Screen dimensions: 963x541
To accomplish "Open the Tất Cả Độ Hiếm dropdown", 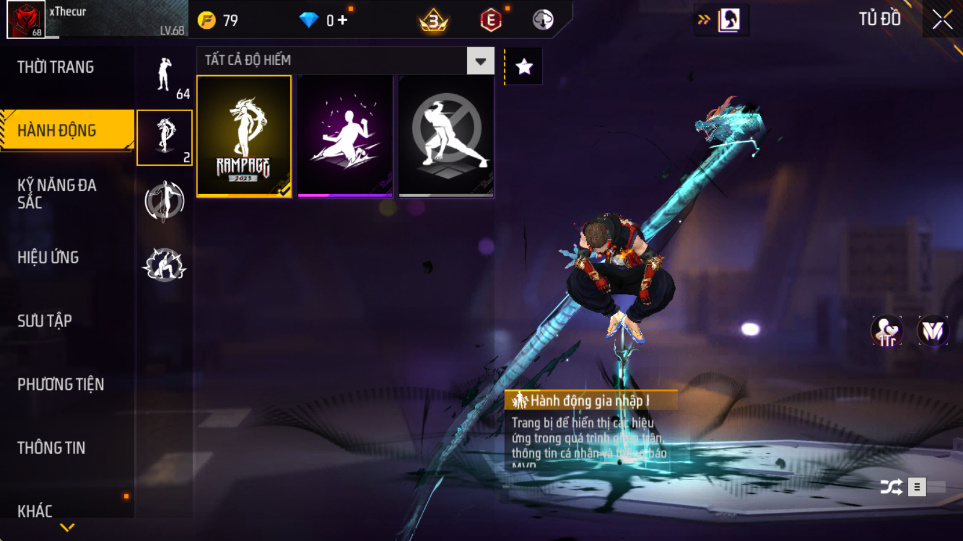I will (x=482, y=61).
